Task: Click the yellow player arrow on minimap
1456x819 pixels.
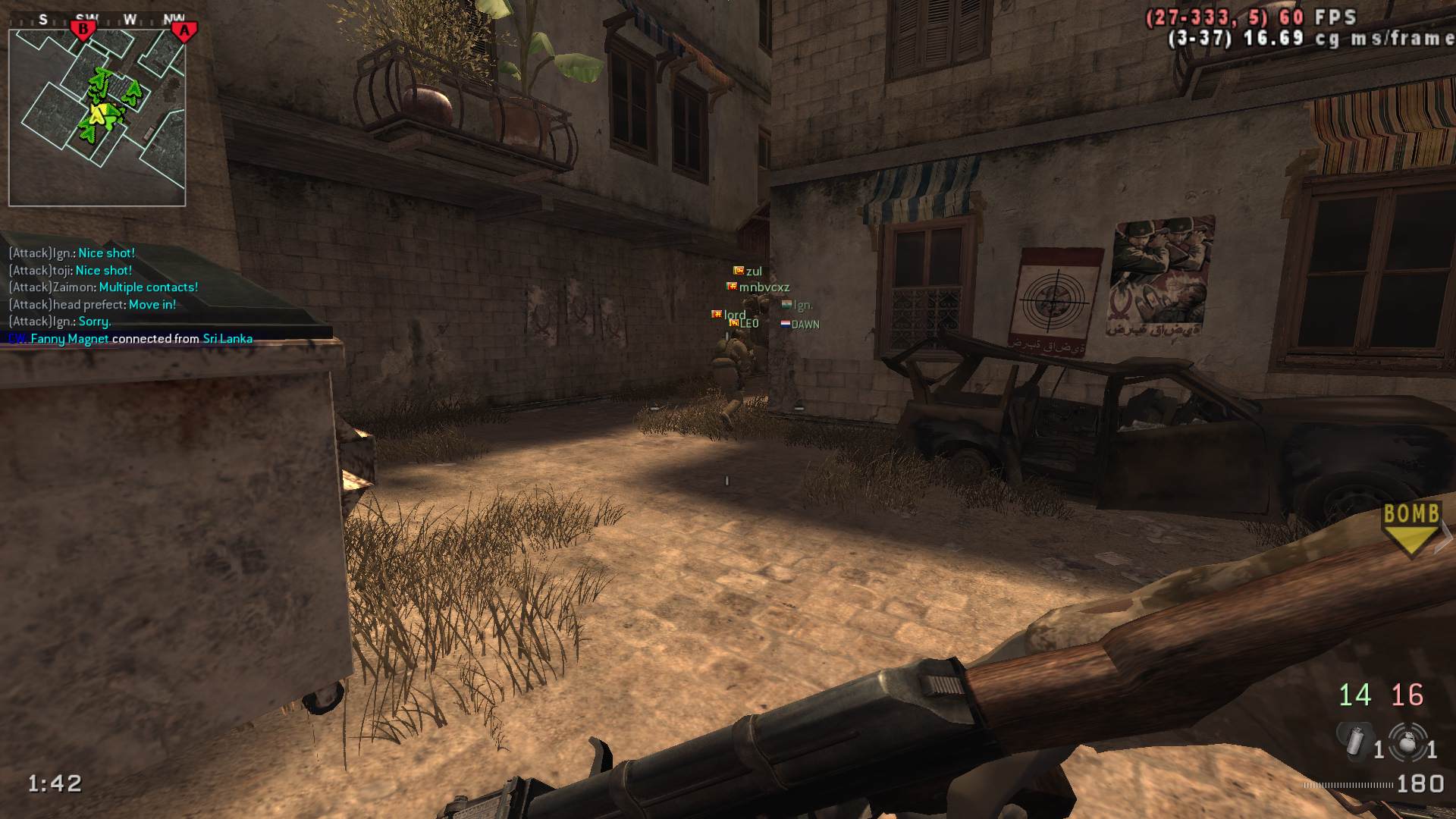Action: coord(98,115)
